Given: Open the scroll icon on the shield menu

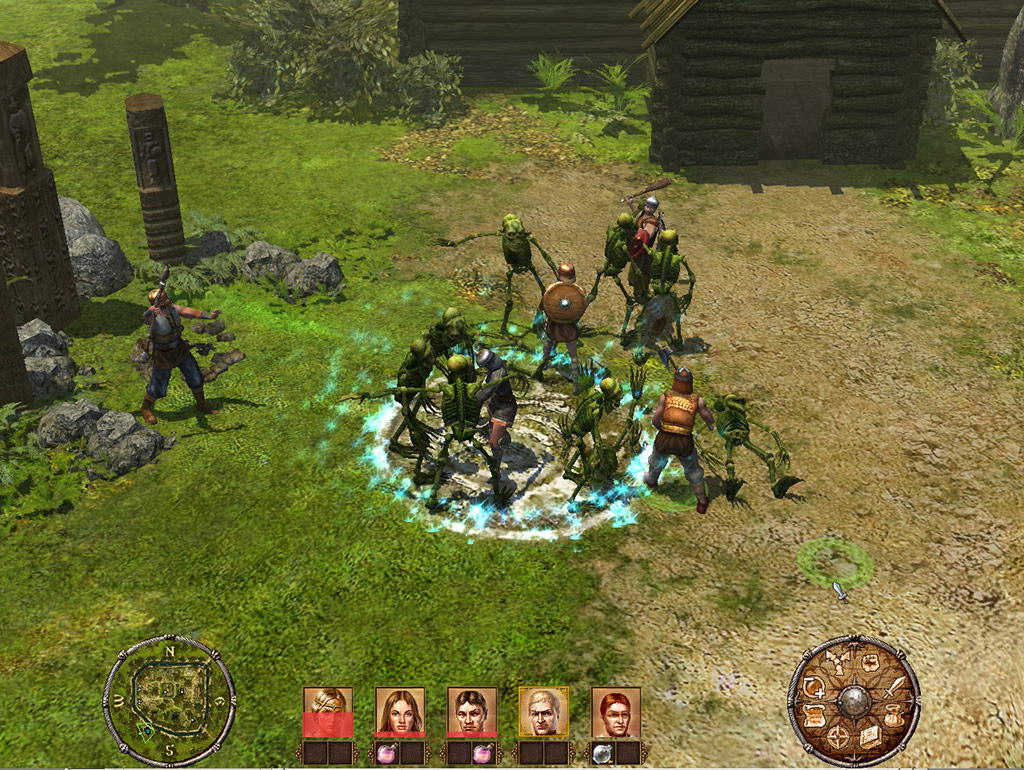Looking at the screenshot, I should (814, 716).
